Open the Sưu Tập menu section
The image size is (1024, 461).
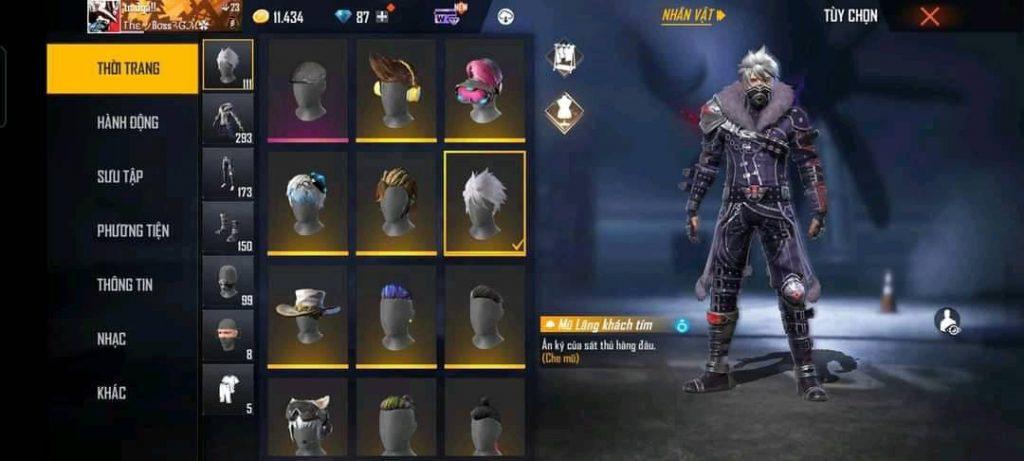point(120,177)
